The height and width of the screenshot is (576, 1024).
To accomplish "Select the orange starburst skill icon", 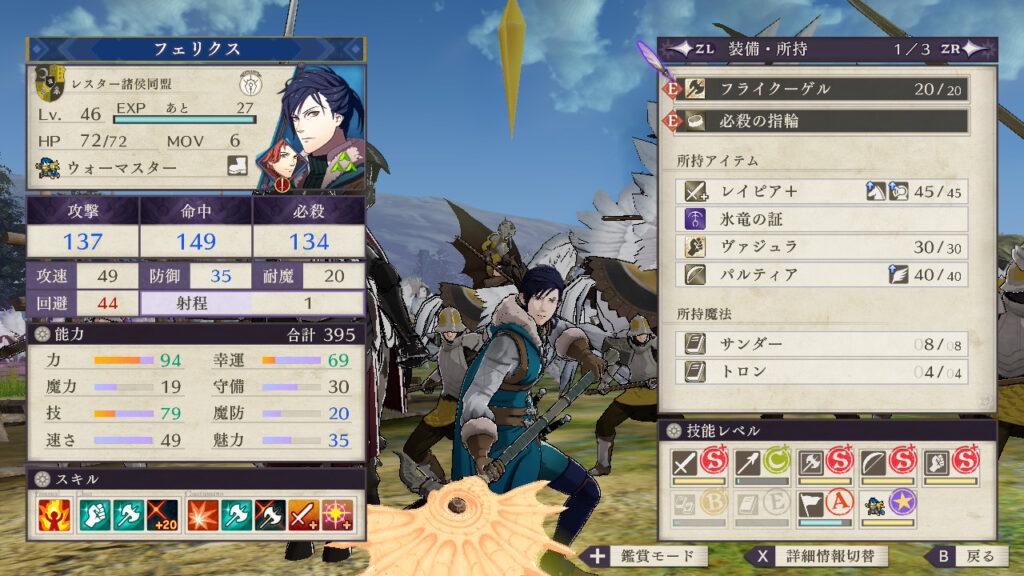I will pos(203,515).
